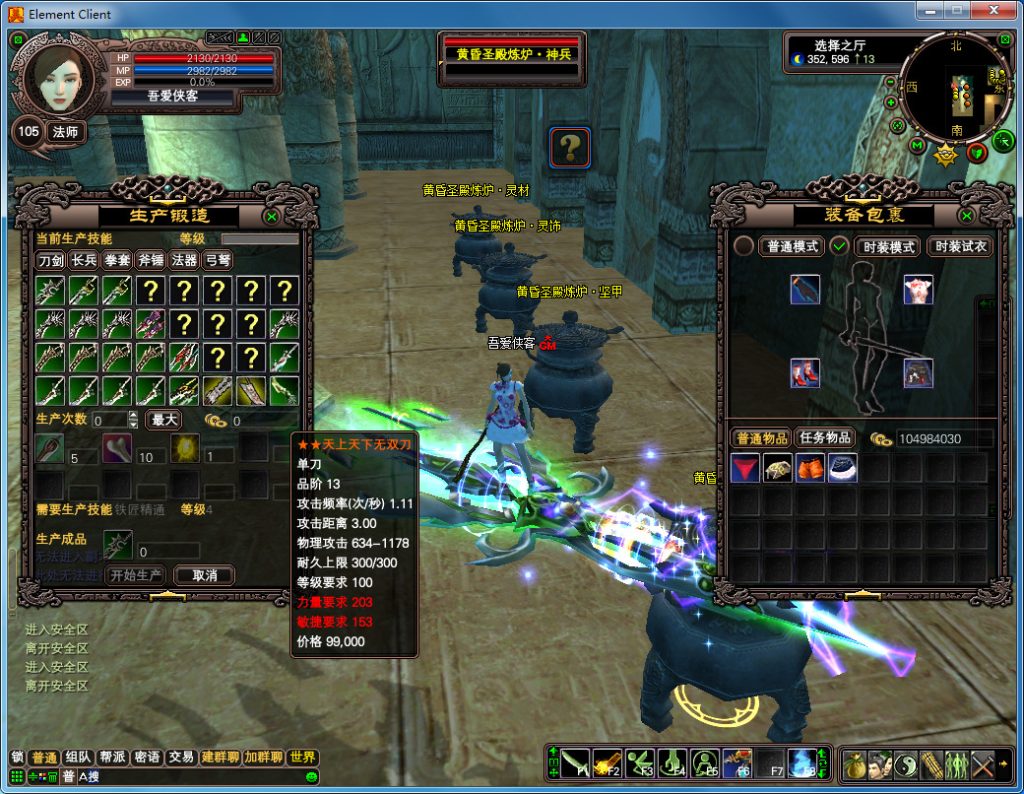
Task: Select the red triangle garment in inventory
Action: pyautogui.click(x=744, y=469)
